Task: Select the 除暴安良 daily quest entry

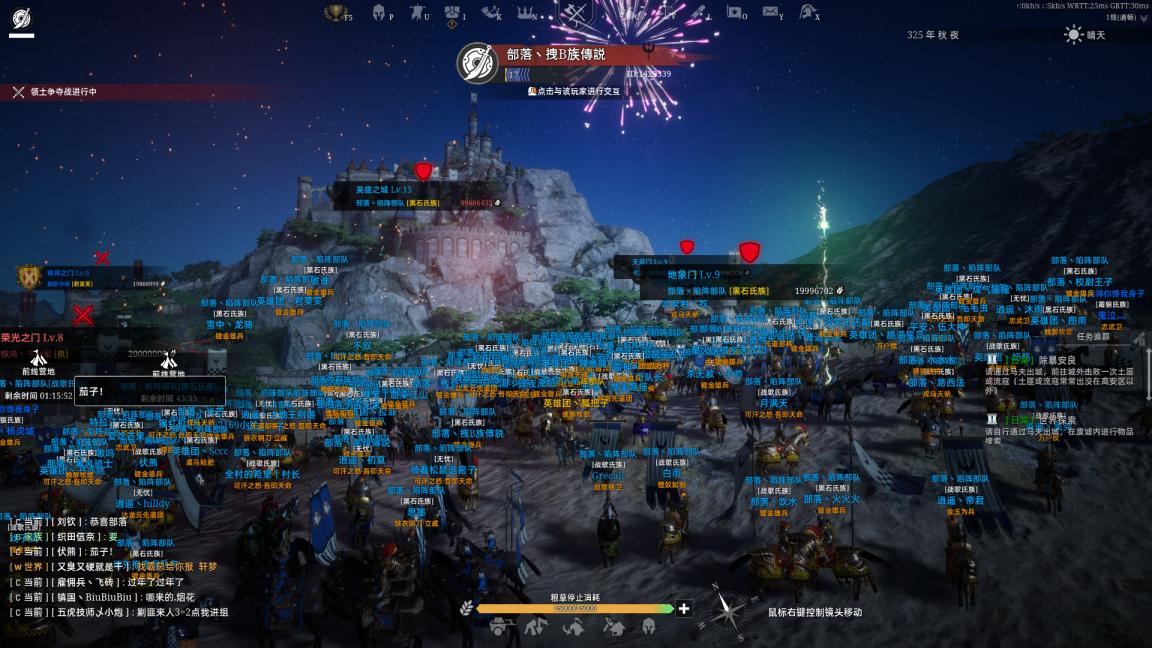Action: [x=1056, y=360]
